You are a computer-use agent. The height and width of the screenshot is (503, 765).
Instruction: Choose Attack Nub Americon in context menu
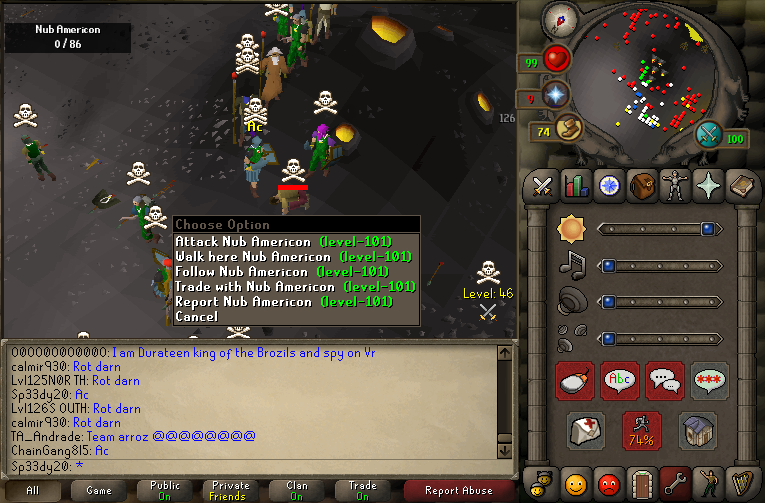click(x=283, y=241)
